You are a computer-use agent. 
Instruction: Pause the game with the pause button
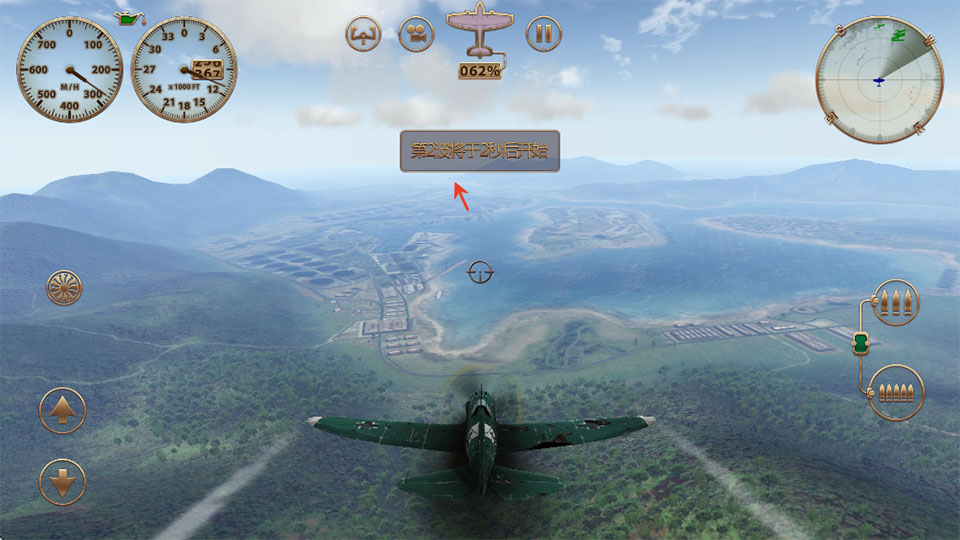(x=543, y=34)
